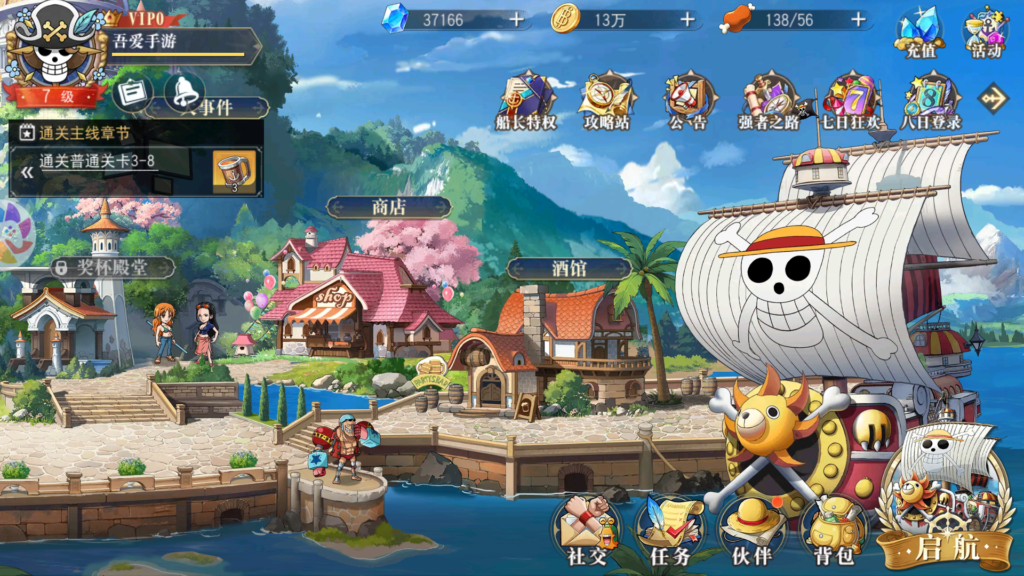Enter the 商店 shop building label
The height and width of the screenshot is (576, 1024).
point(388,207)
